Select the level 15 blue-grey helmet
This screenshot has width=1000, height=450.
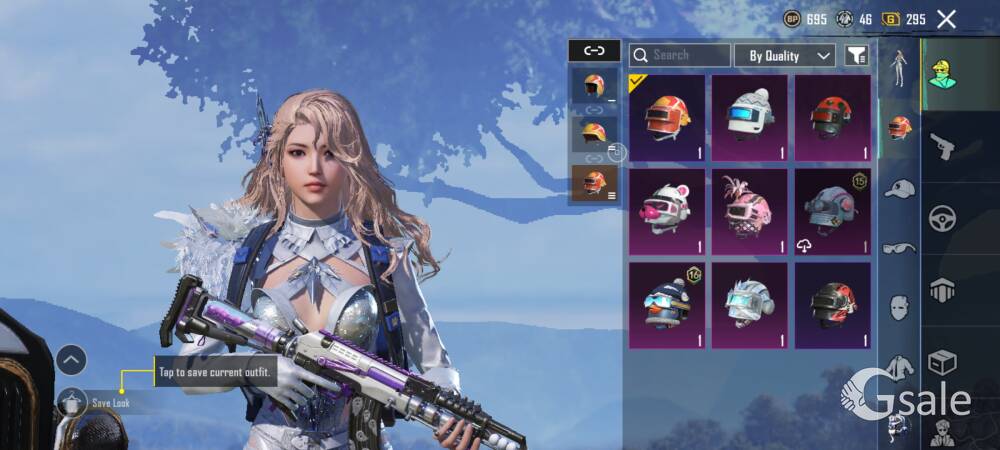pyautogui.click(x=832, y=212)
